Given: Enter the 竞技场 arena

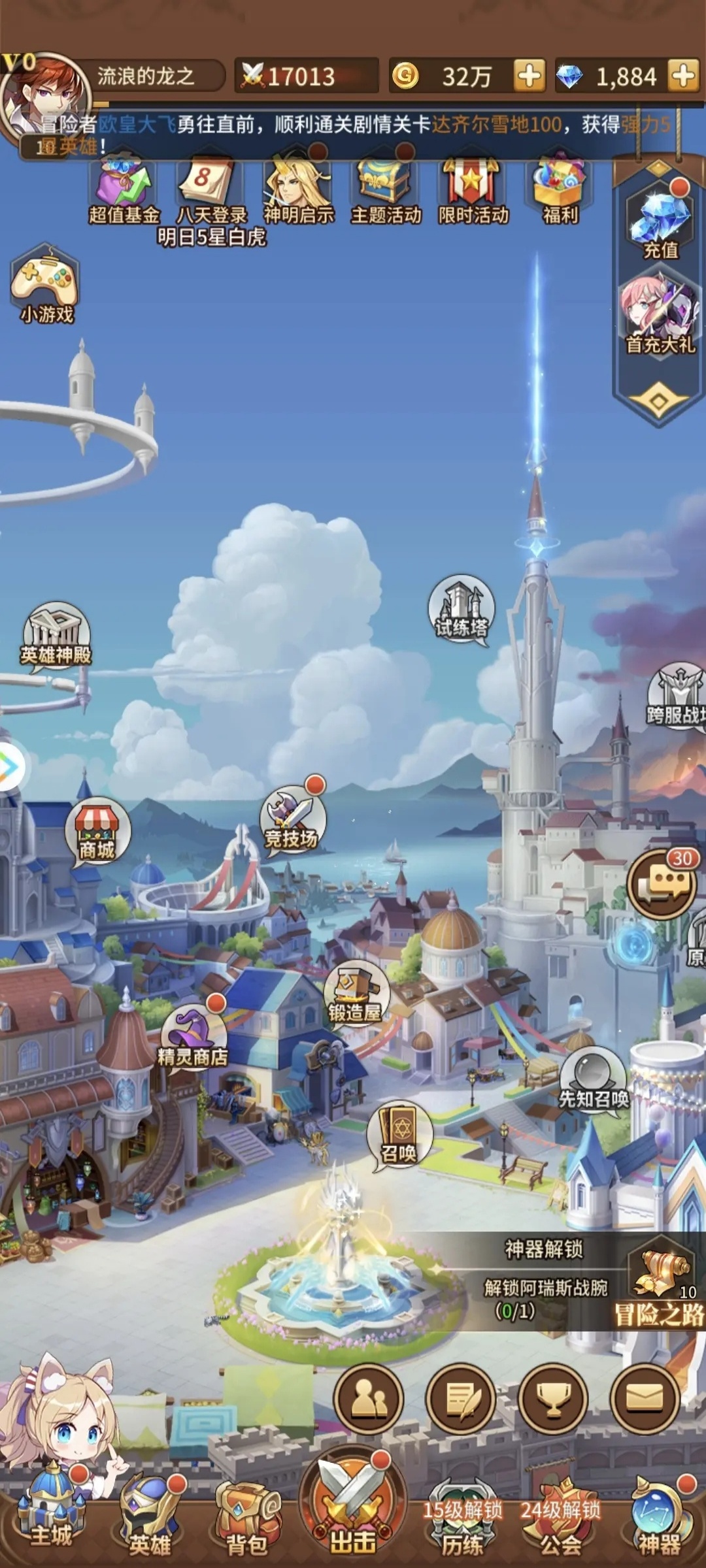Looking at the screenshot, I should pos(292,818).
